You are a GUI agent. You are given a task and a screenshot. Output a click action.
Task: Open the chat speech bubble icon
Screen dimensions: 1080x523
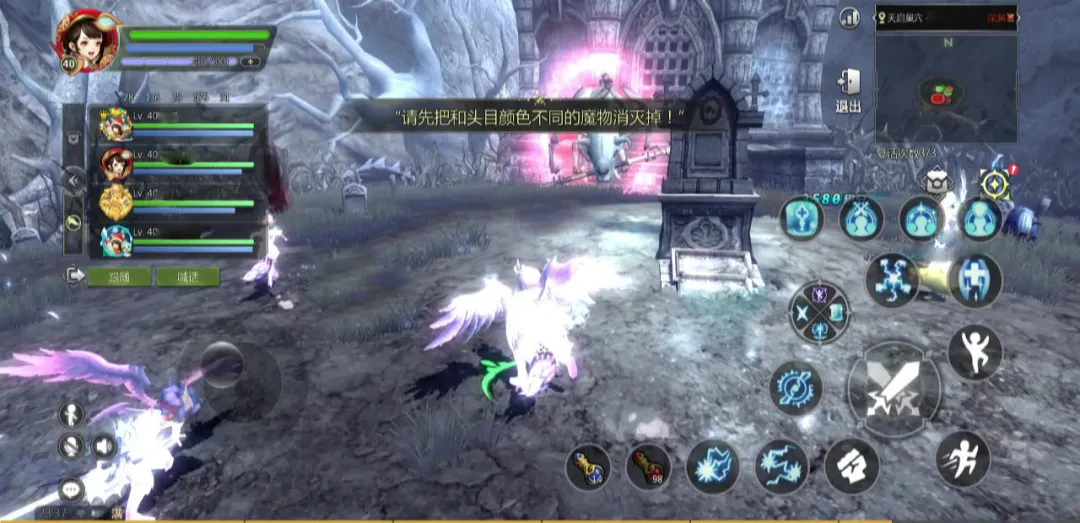(71, 489)
